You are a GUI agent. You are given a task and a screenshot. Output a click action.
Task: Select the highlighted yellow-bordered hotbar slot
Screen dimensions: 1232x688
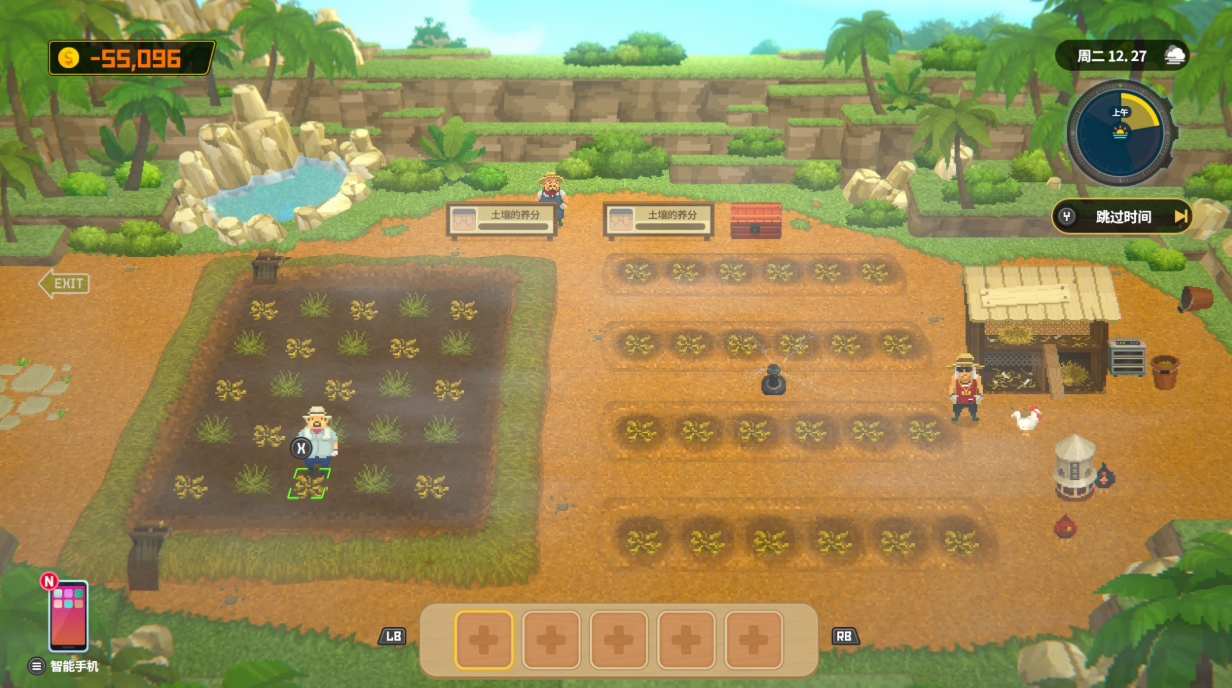(484, 640)
